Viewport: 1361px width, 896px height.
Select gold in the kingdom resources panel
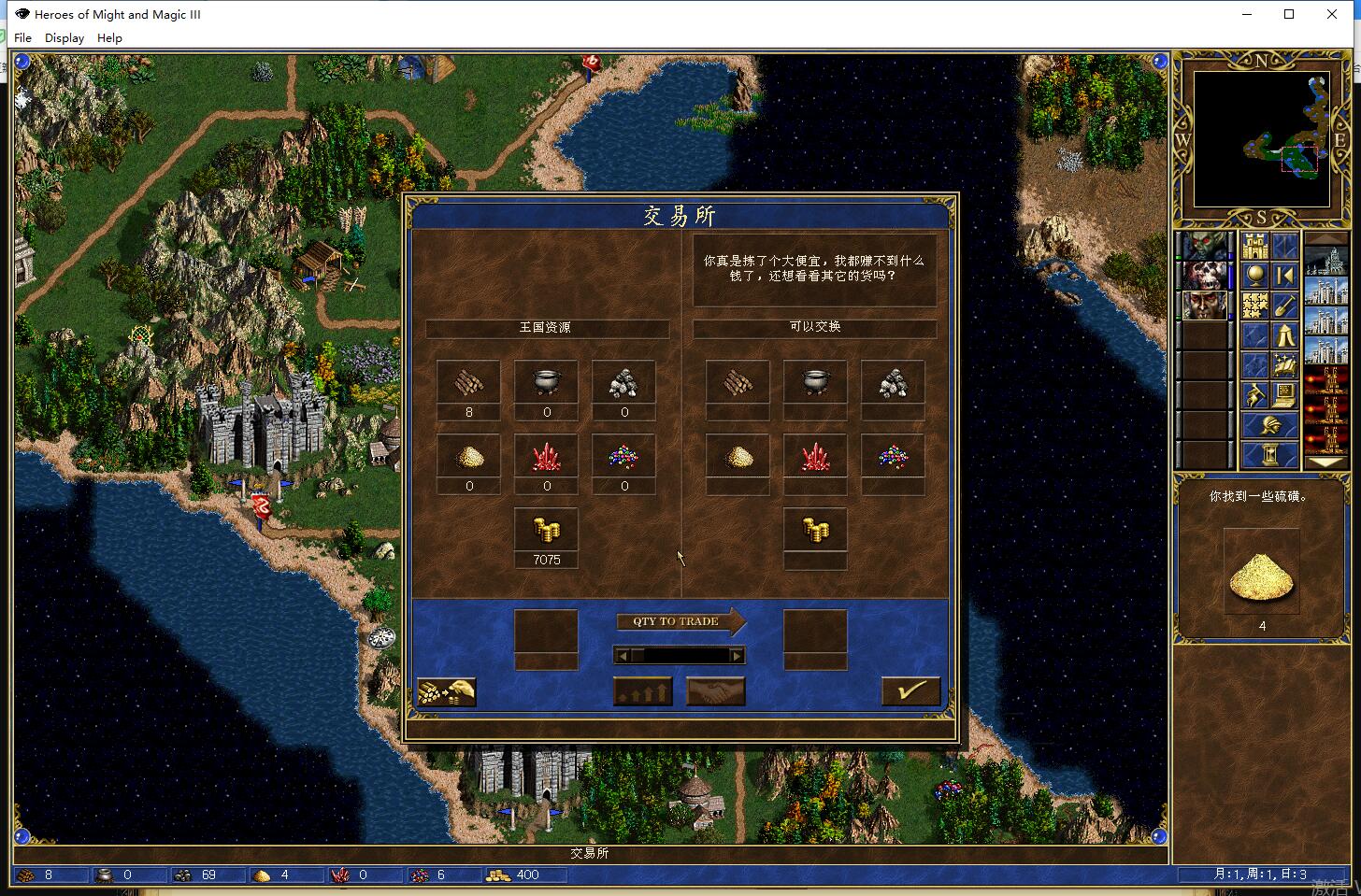click(547, 531)
